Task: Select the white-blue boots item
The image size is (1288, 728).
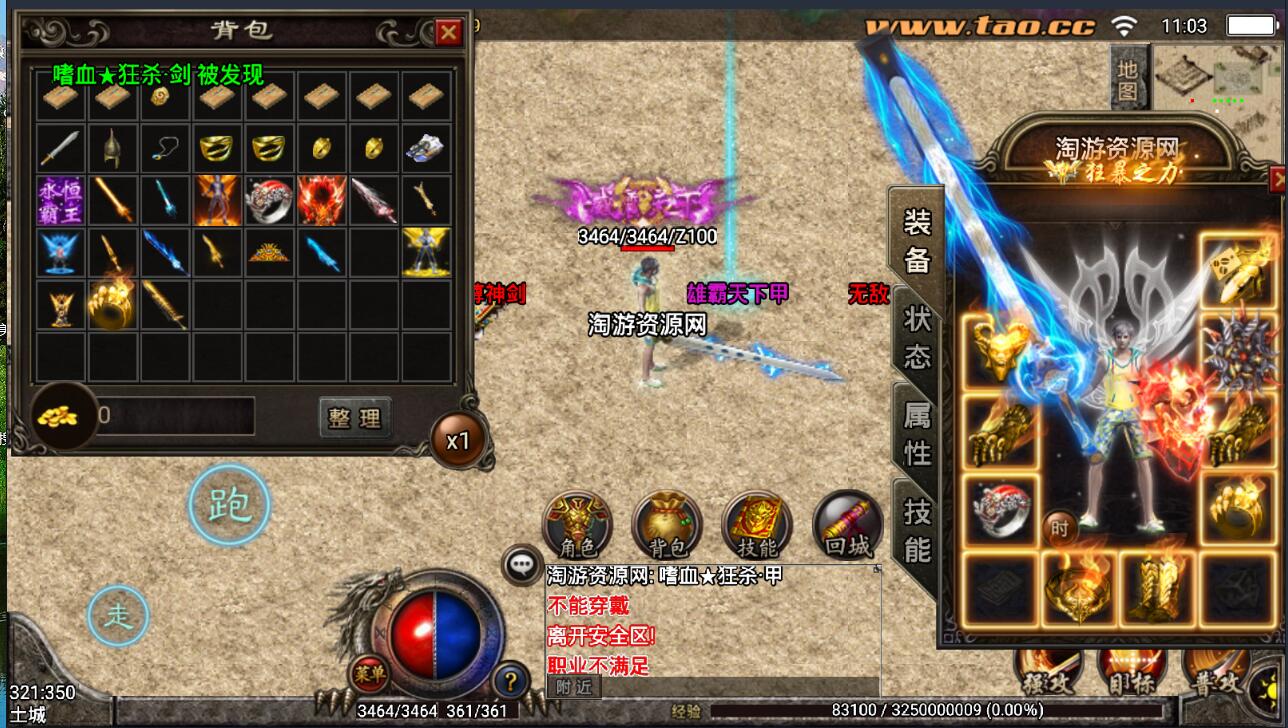Action: 426,149
